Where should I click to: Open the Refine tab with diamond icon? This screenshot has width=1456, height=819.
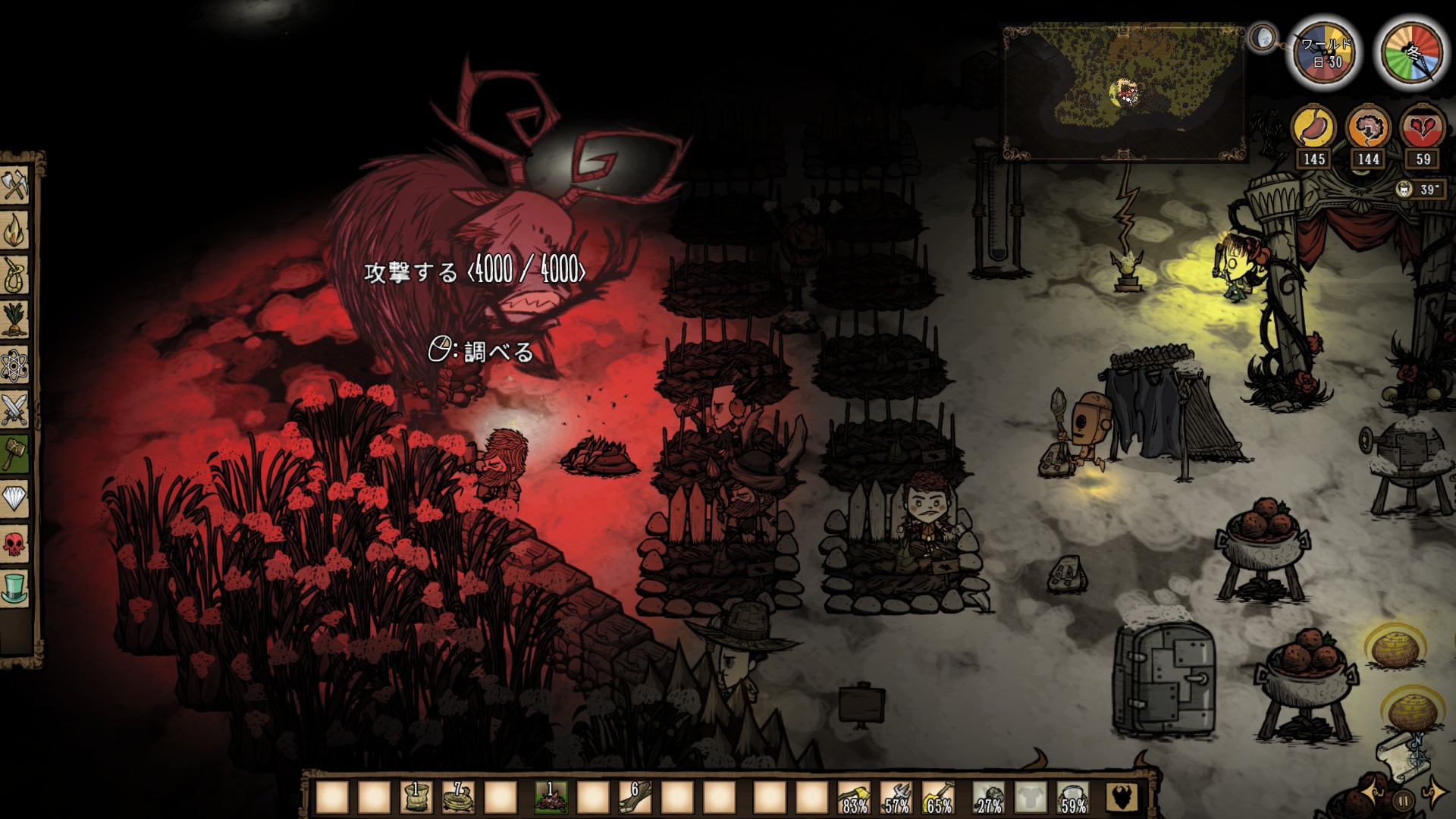tap(15, 497)
